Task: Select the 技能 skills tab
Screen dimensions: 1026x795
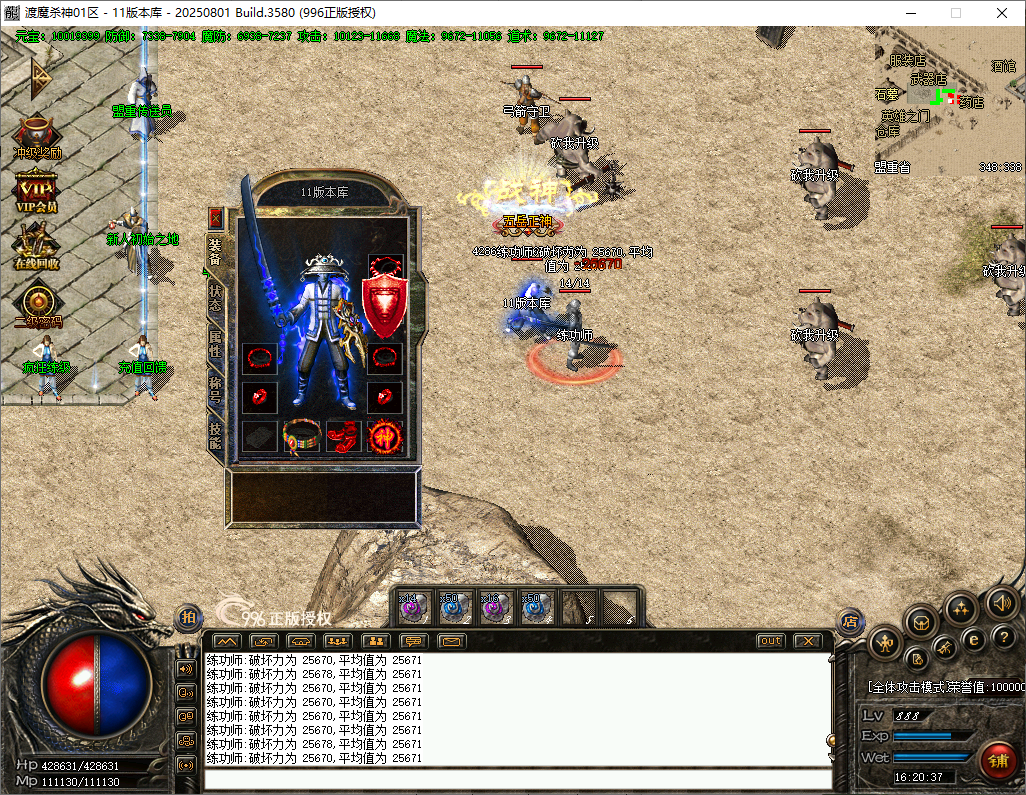Action: pyautogui.click(x=215, y=435)
